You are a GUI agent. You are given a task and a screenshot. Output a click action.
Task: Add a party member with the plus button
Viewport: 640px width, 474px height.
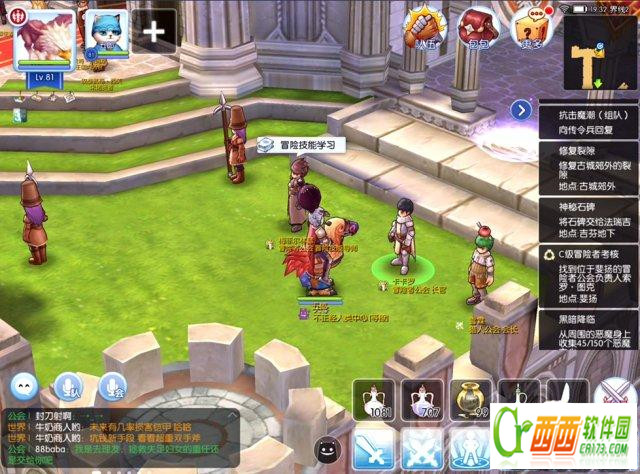tap(154, 31)
